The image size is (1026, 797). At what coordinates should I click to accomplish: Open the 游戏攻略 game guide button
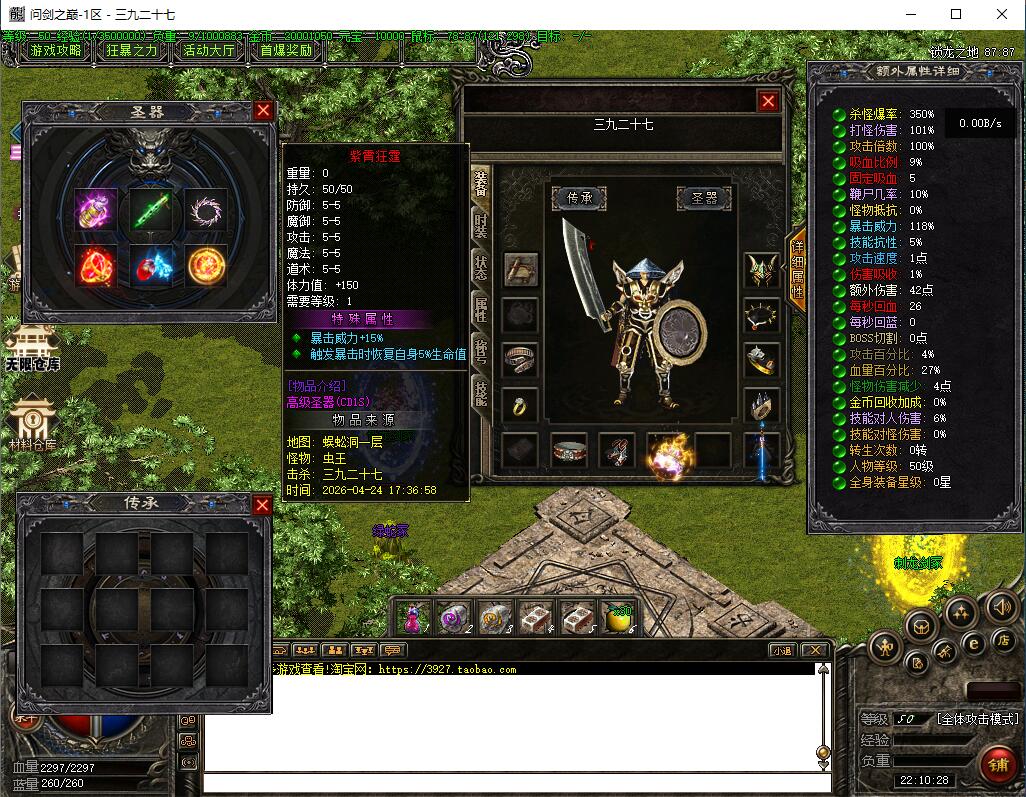[x=56, y=51]
